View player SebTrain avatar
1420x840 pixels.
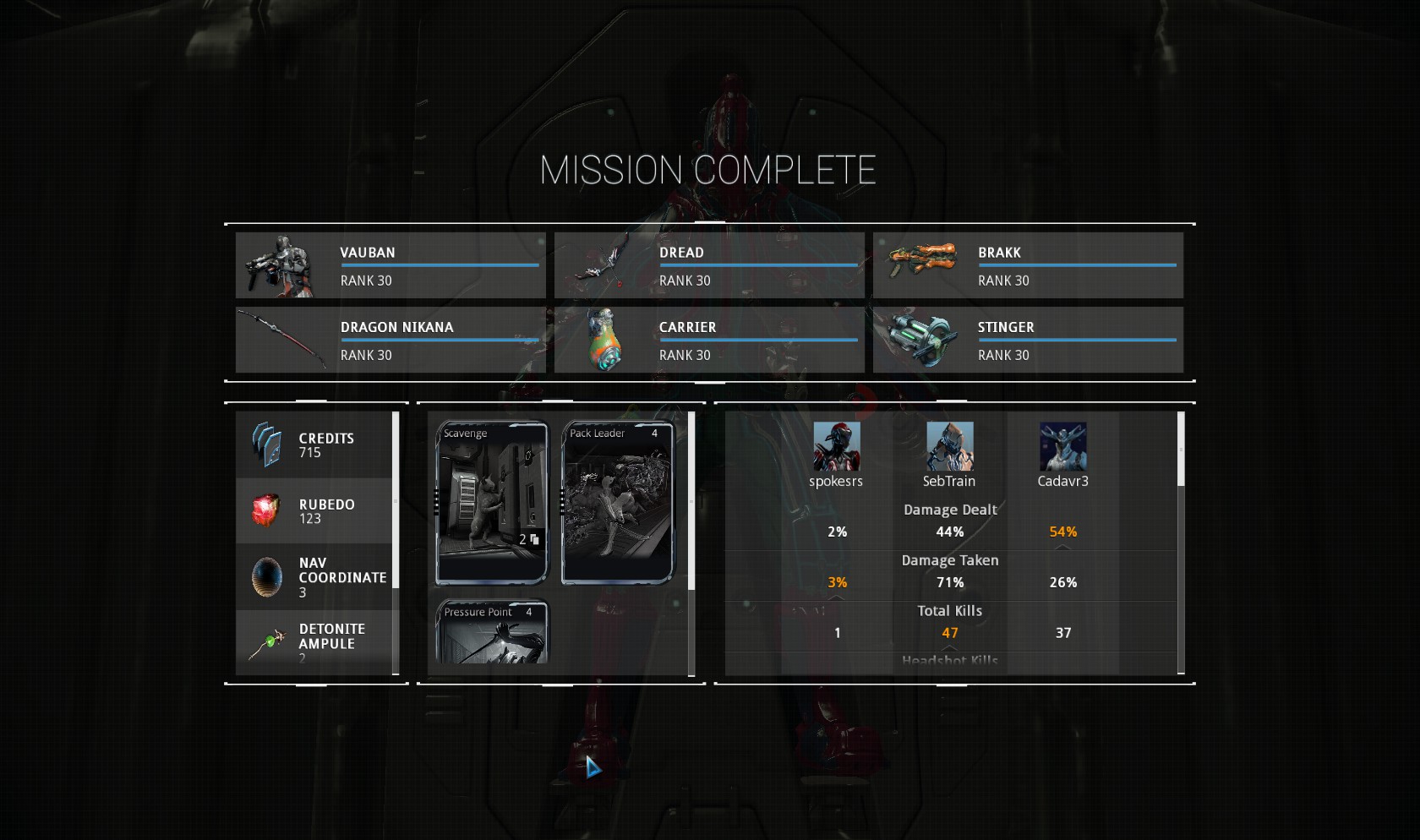pos(949,446)
